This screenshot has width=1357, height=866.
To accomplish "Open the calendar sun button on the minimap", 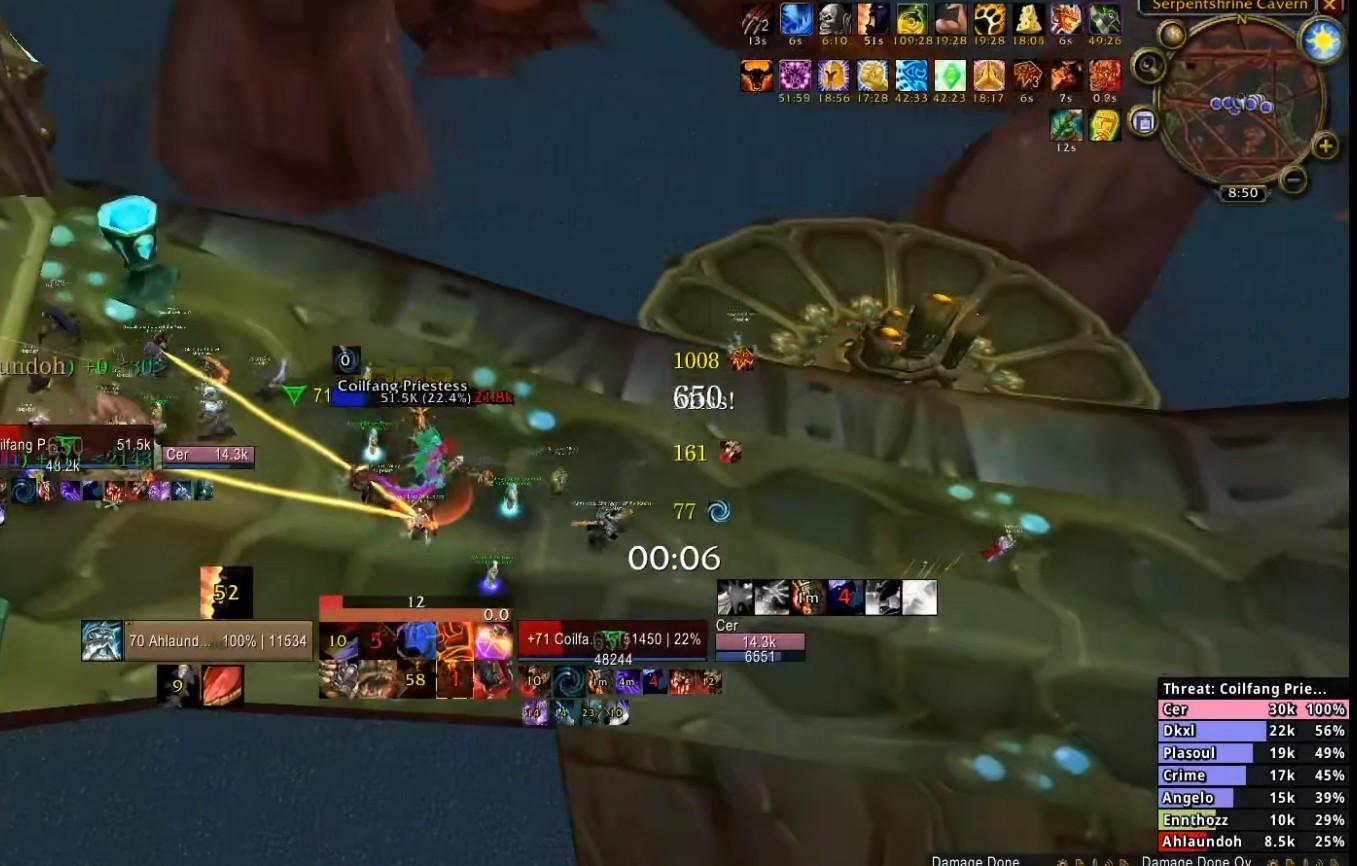I will [1320, 41].
